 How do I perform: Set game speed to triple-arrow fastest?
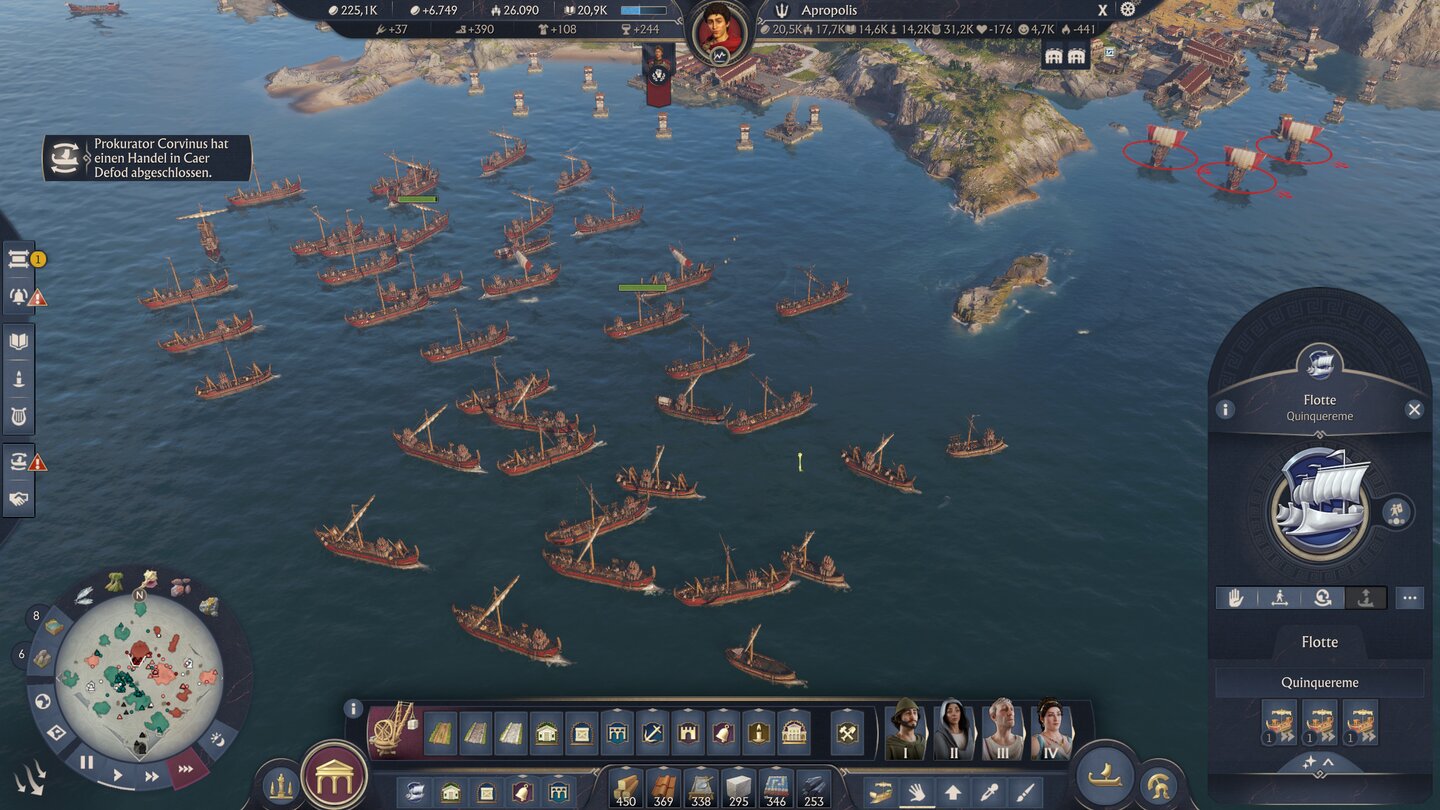tap(186, 769)
